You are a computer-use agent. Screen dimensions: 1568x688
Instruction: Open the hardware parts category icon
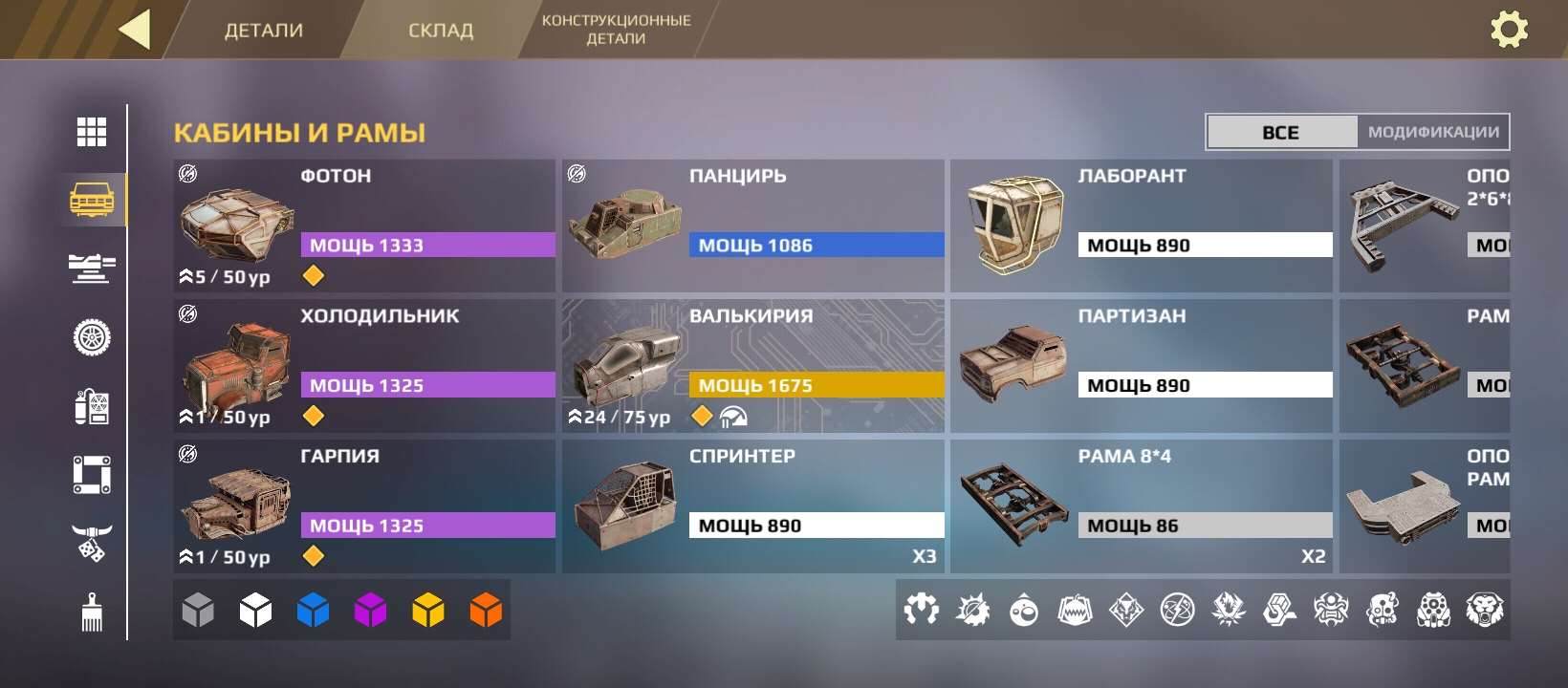coord(91,409)
